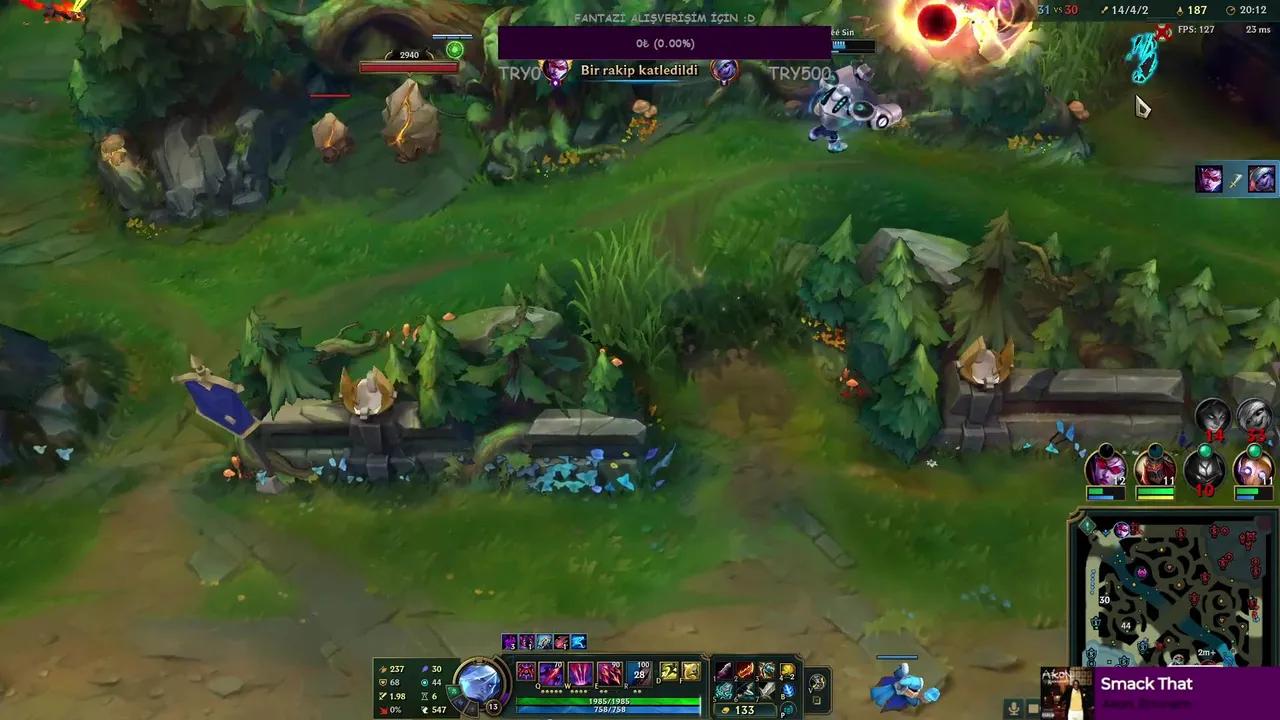Click the first buff icon above the ability bar

point(510,642)
